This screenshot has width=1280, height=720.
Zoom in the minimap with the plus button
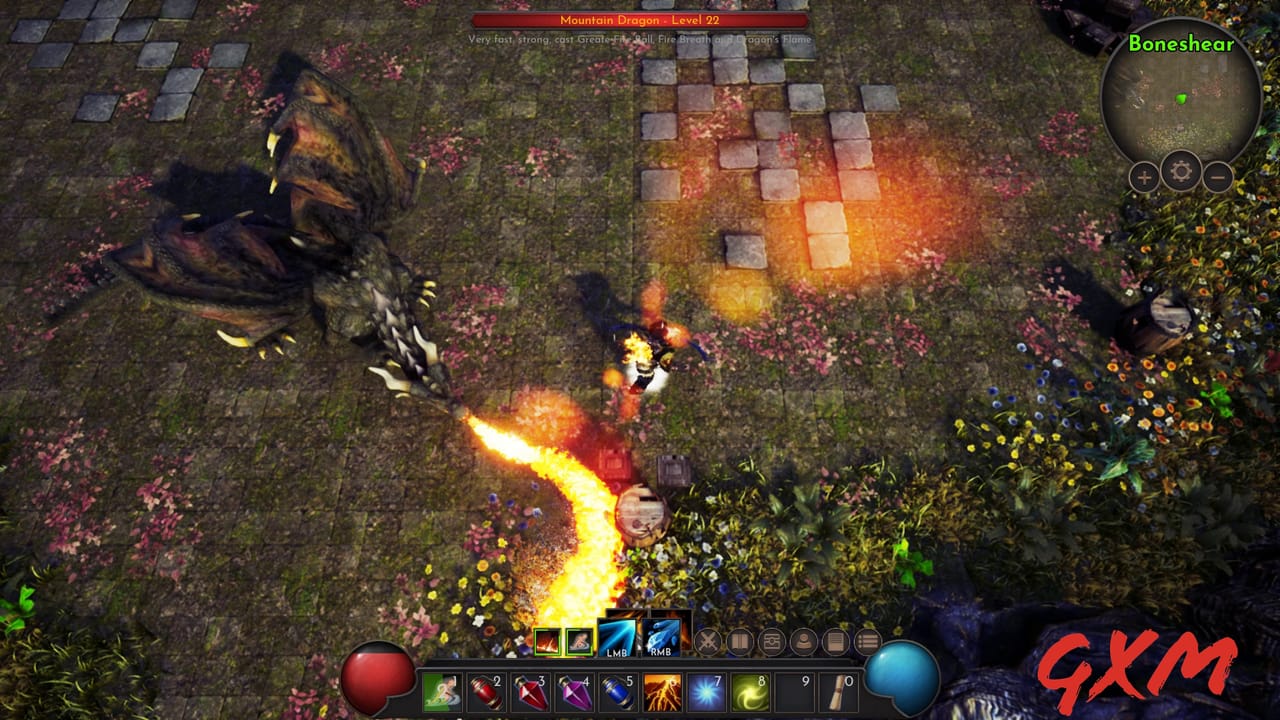pyautogui.click(x=1142, y=179)
